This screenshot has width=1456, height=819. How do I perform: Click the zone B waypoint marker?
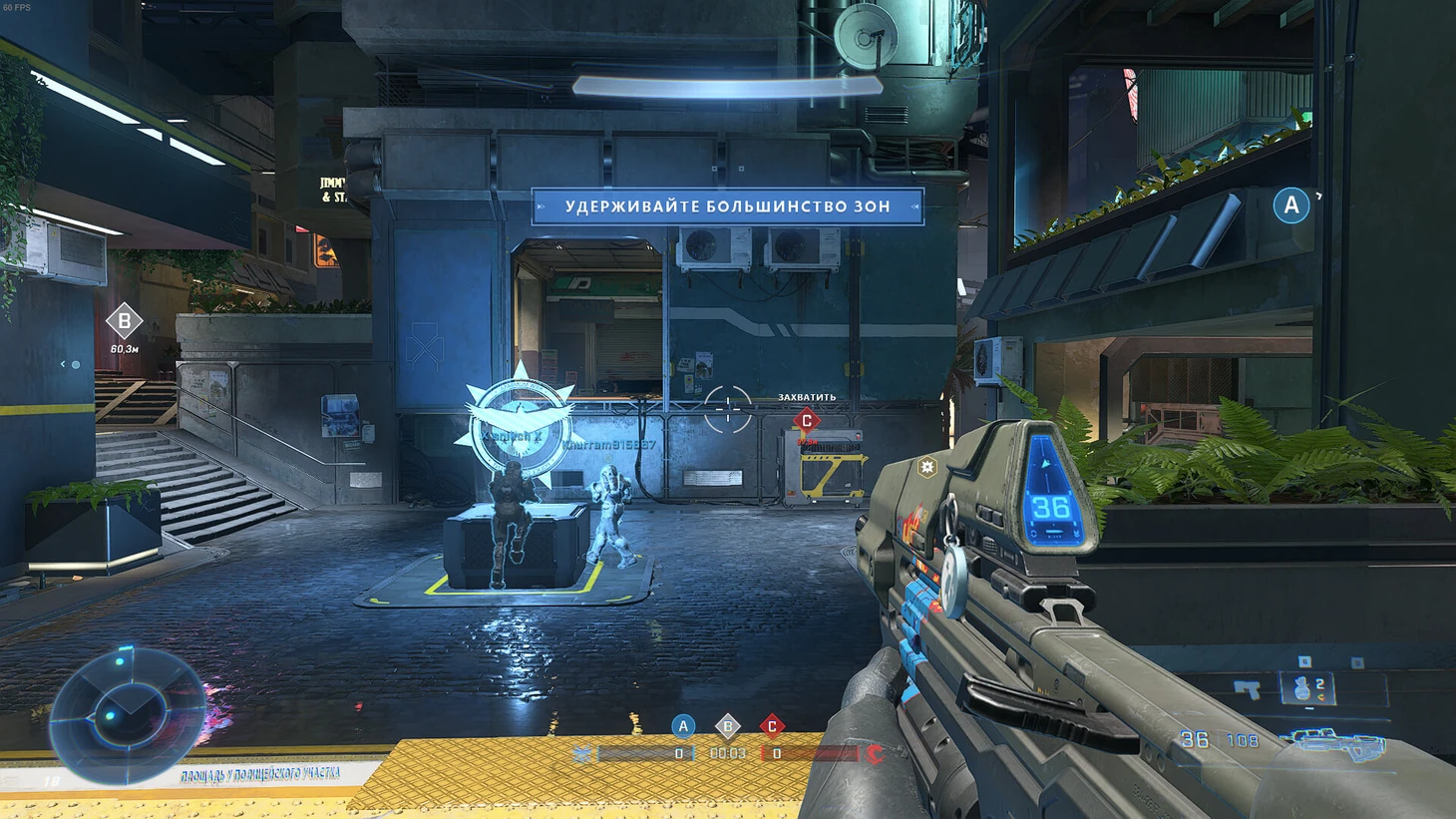click(125, 322)
